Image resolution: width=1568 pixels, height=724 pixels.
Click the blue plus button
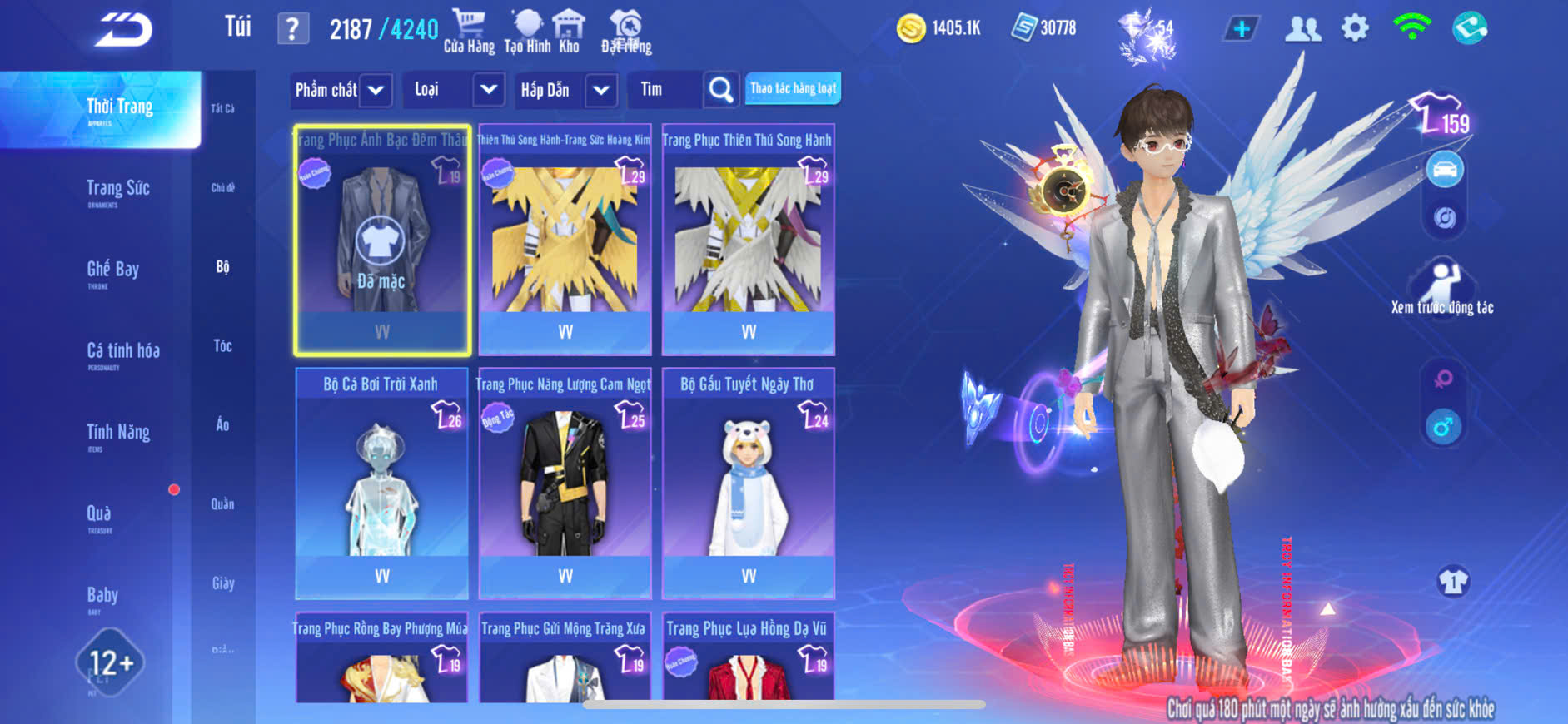point(1241,29)
